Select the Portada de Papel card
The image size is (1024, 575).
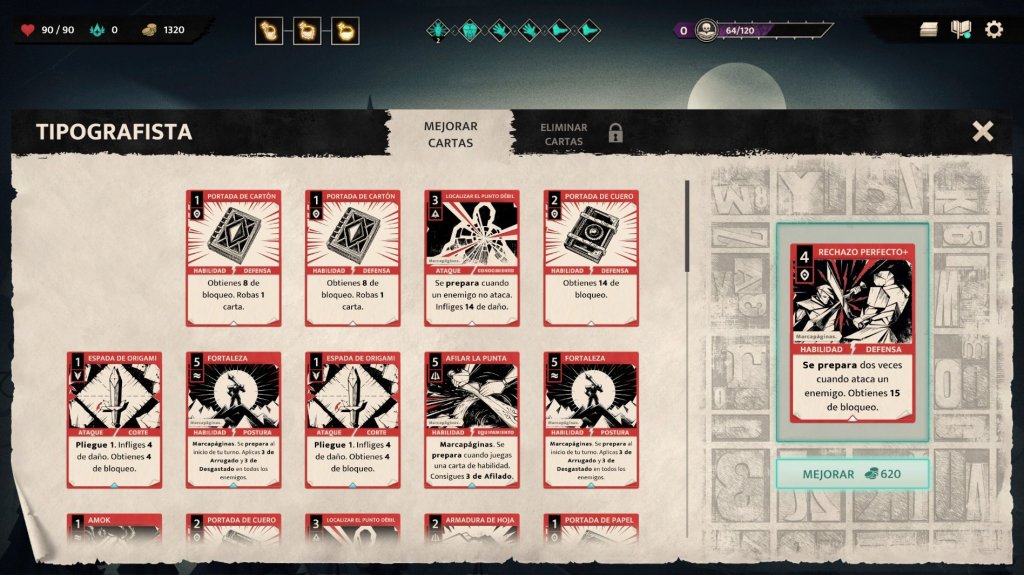point(590,530)
